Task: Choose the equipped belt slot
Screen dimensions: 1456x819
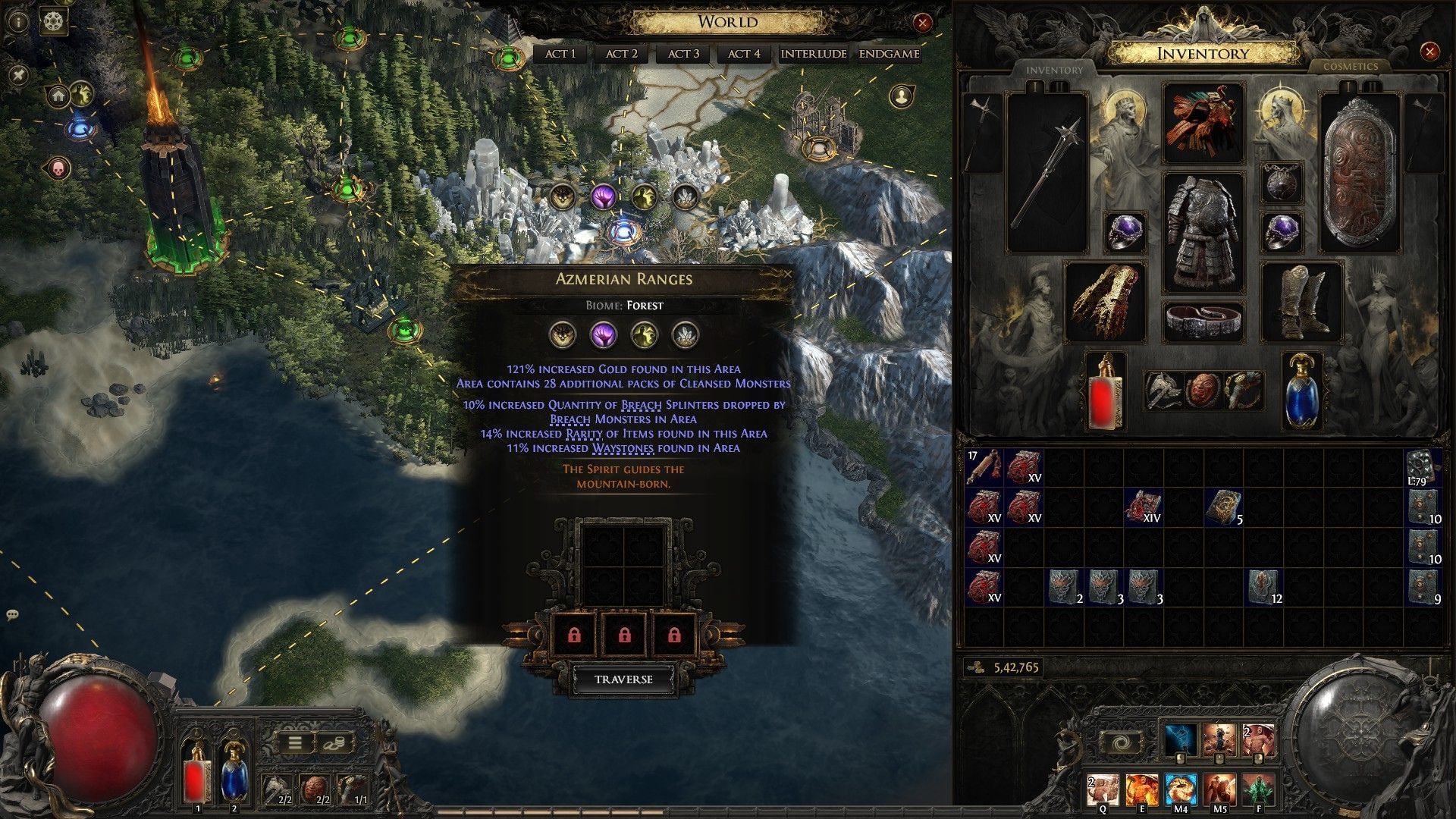Action: point(1203,321)
